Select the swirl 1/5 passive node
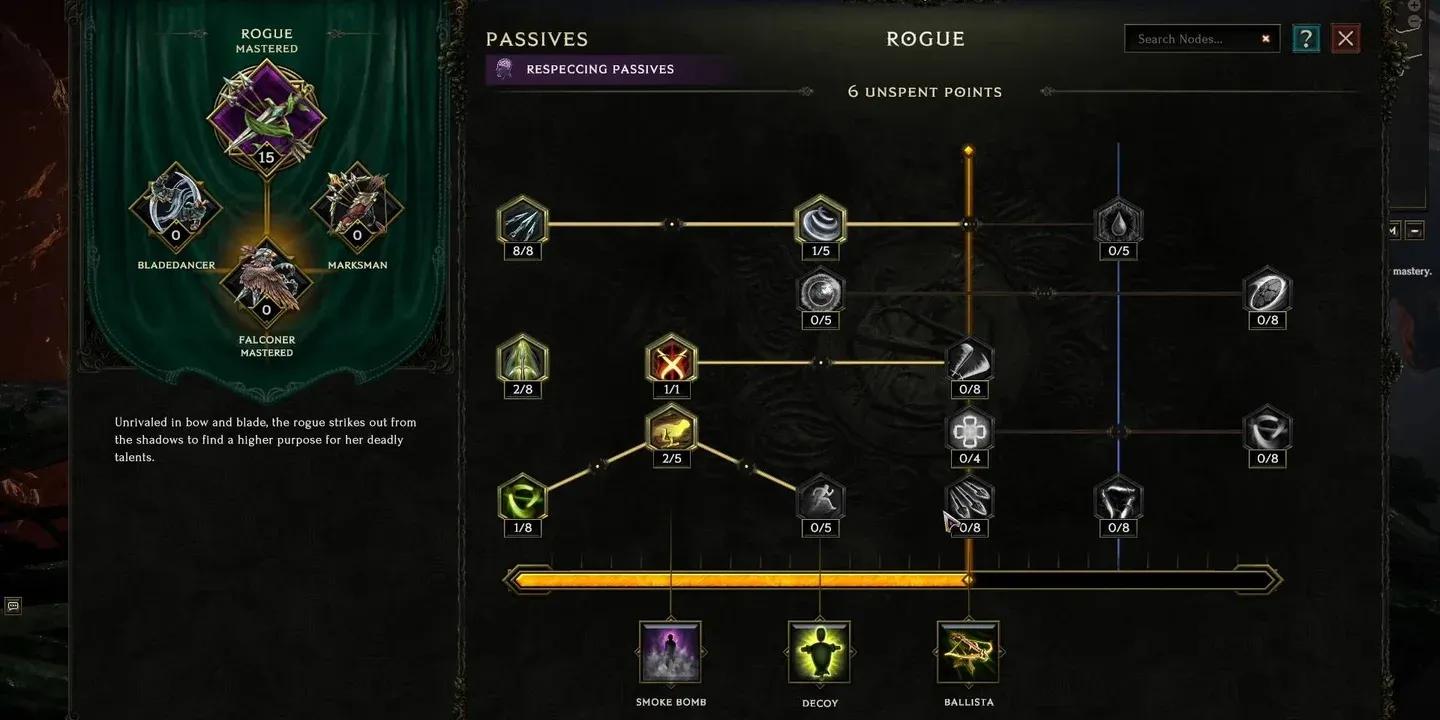Screen dimensions: 1440x720 tap(819, 222)
